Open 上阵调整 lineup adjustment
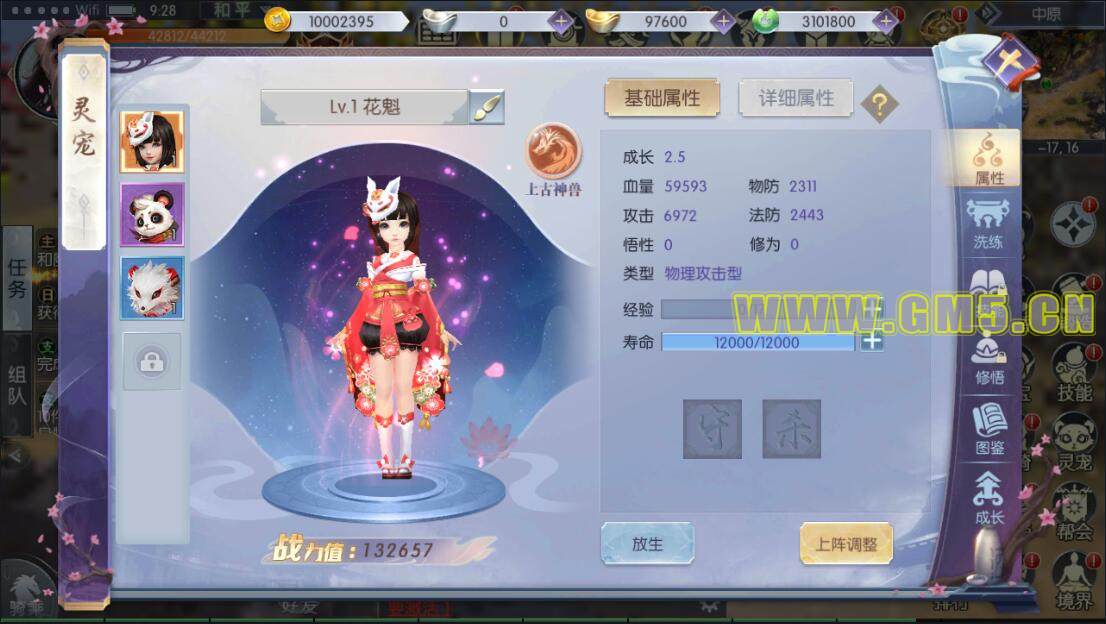The image size is (1106, 624). [846, 544]
